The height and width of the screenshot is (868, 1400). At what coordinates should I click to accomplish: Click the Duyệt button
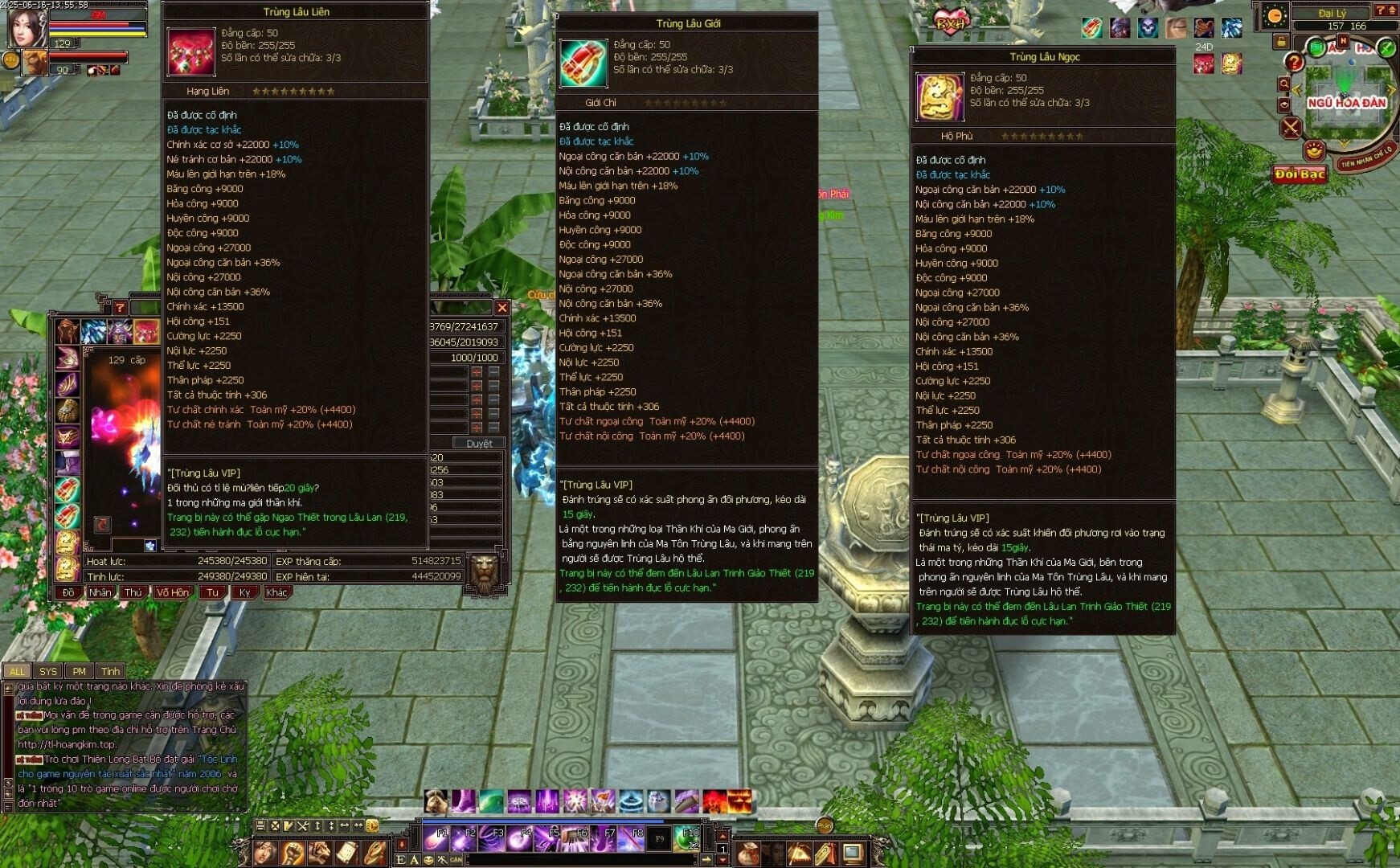[x=480, y=443]
